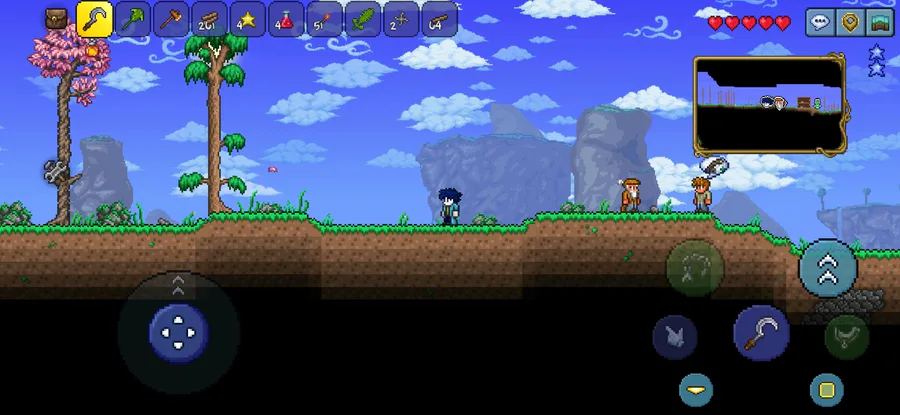The height and width of the screenshot is (415, 900).
Task: Choose the torch hotbar slot
Action: [x=324, y=20]
